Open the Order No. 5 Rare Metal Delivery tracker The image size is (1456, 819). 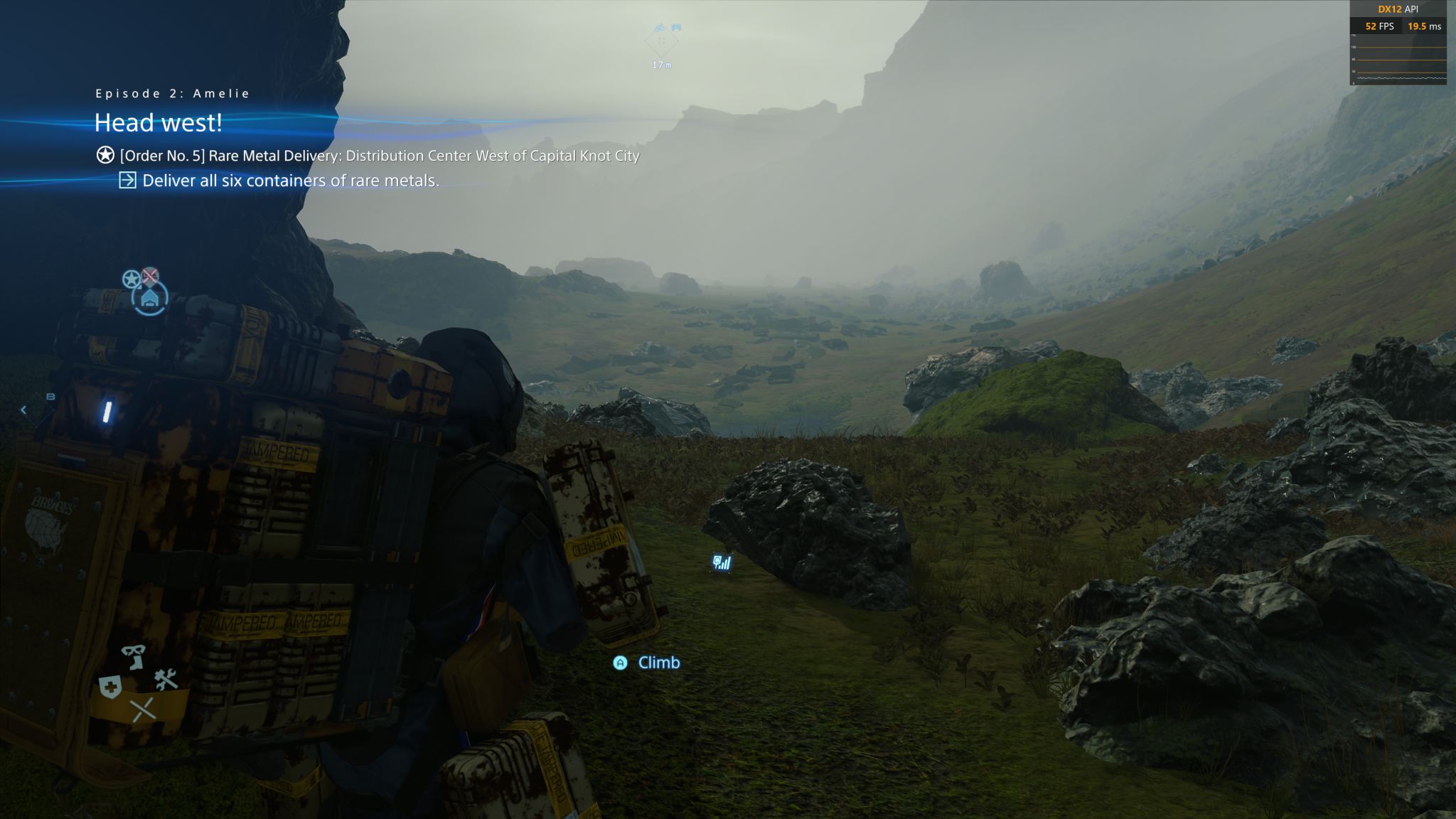[x=379, y=156]
